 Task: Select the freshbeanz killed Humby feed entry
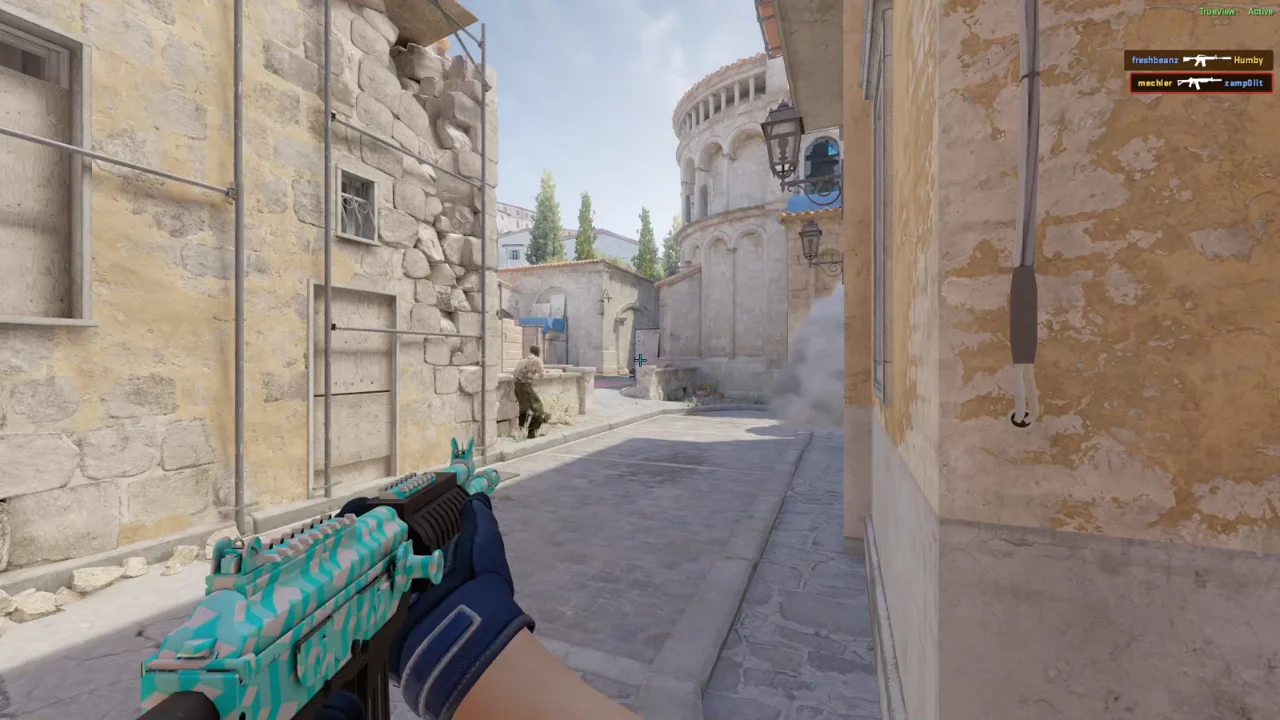coord(1198,60)
